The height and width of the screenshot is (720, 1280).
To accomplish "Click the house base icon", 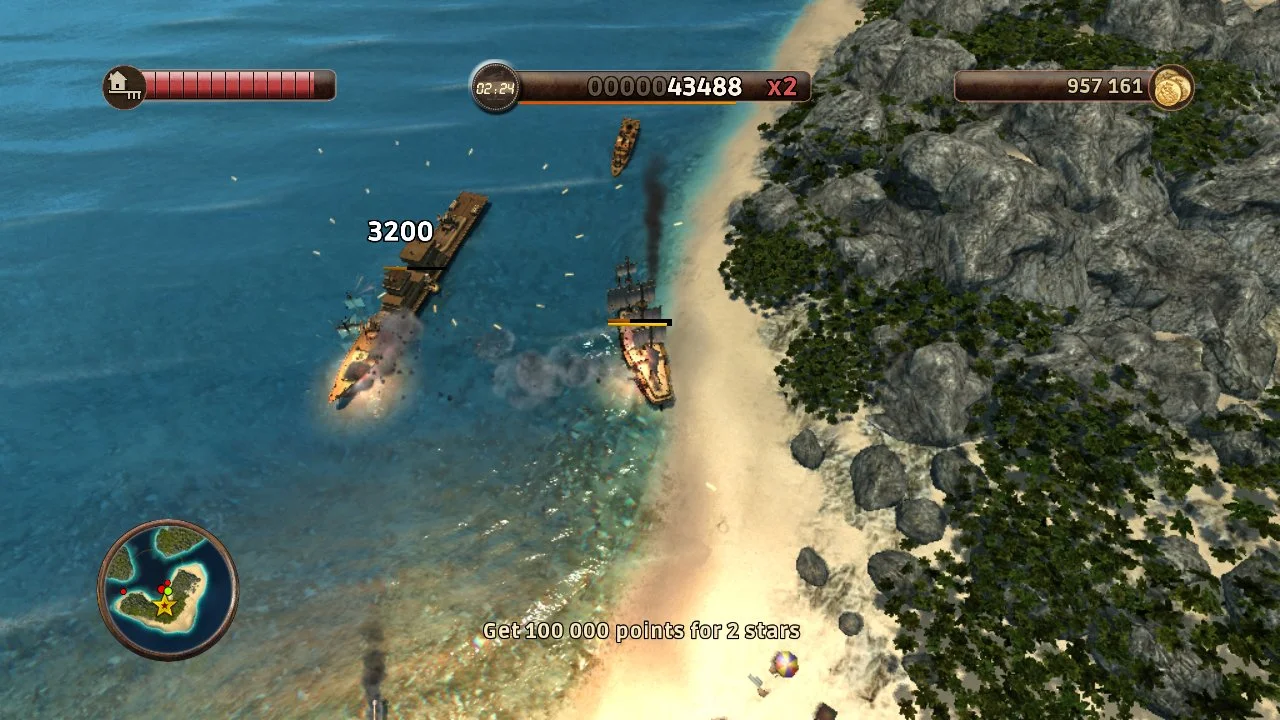I will 125,86.
